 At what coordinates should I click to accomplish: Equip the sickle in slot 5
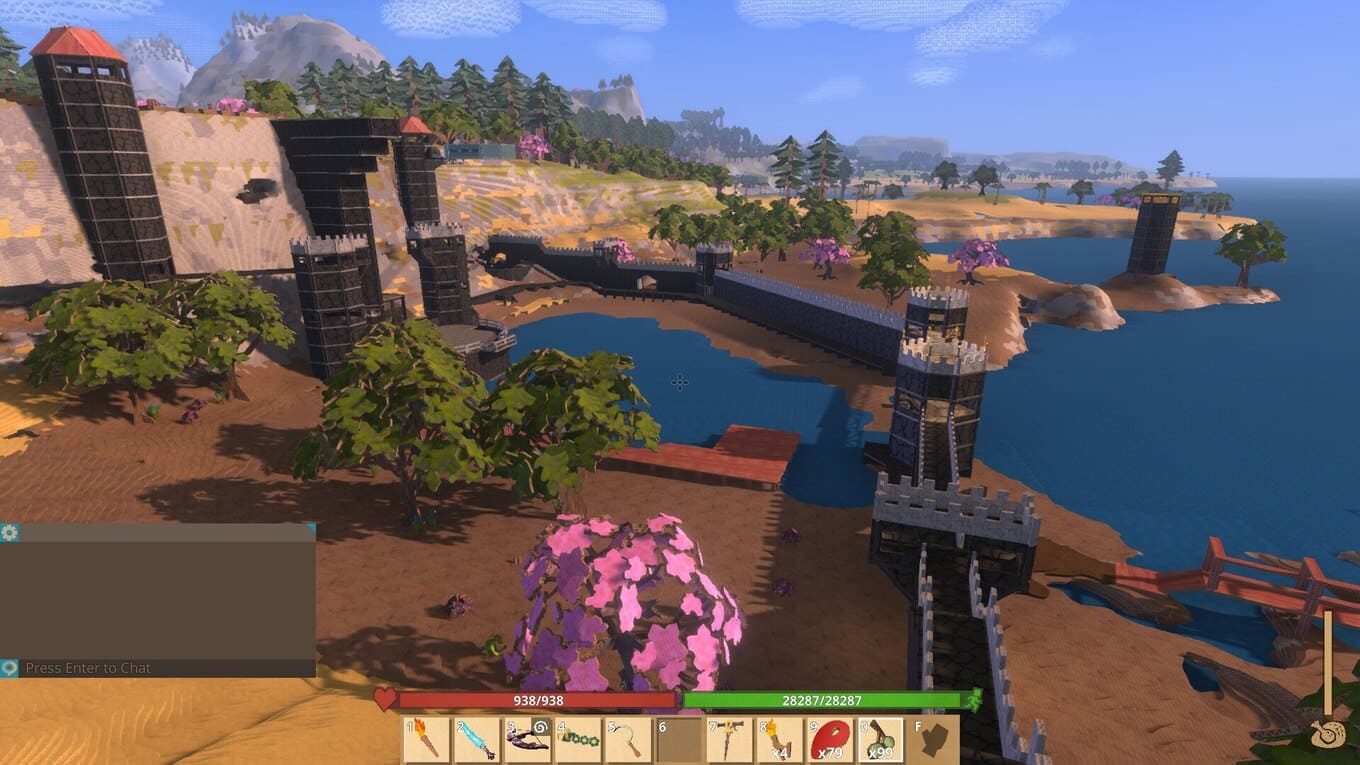(629, 740)
